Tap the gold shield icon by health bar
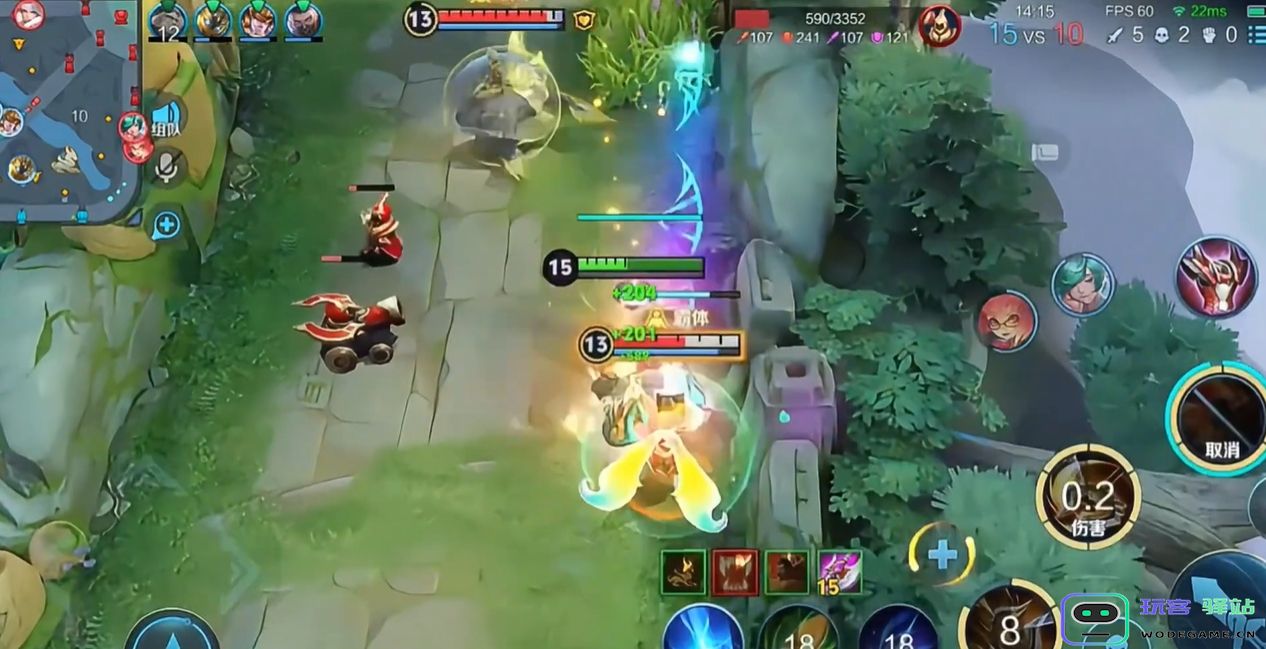Image resolution: width=1266 pixels, height=649 pixels. tap(584, 19)
